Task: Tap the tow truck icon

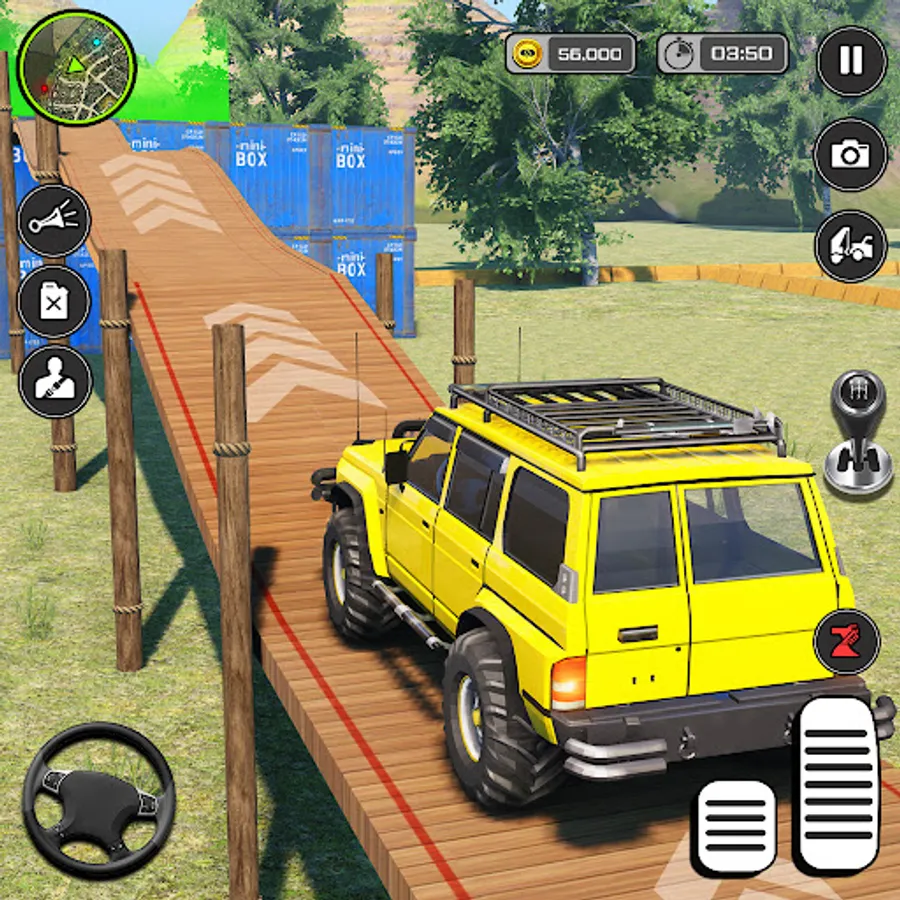Action: (x=851, y=246)
